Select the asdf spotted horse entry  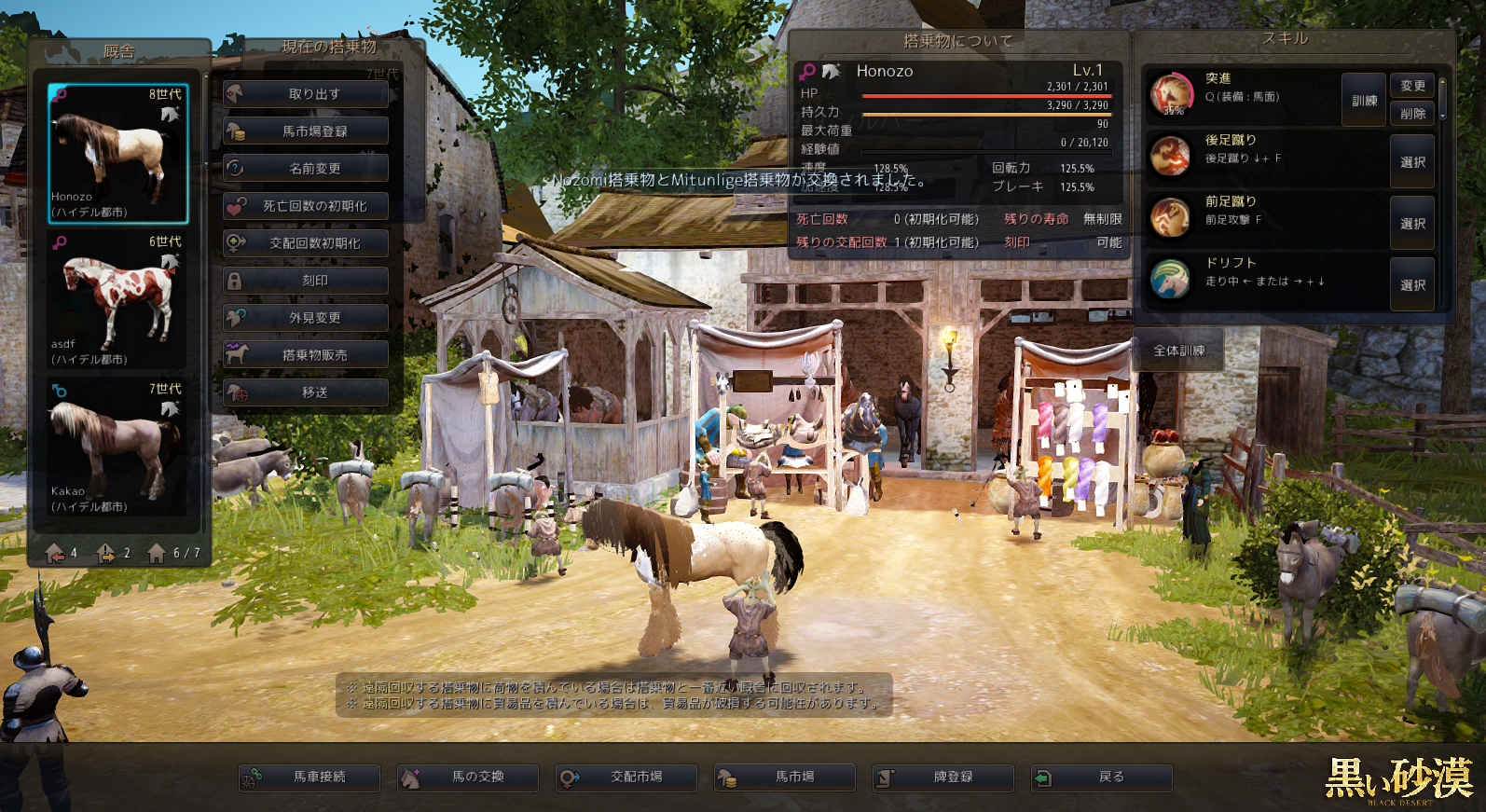[117, 300]
